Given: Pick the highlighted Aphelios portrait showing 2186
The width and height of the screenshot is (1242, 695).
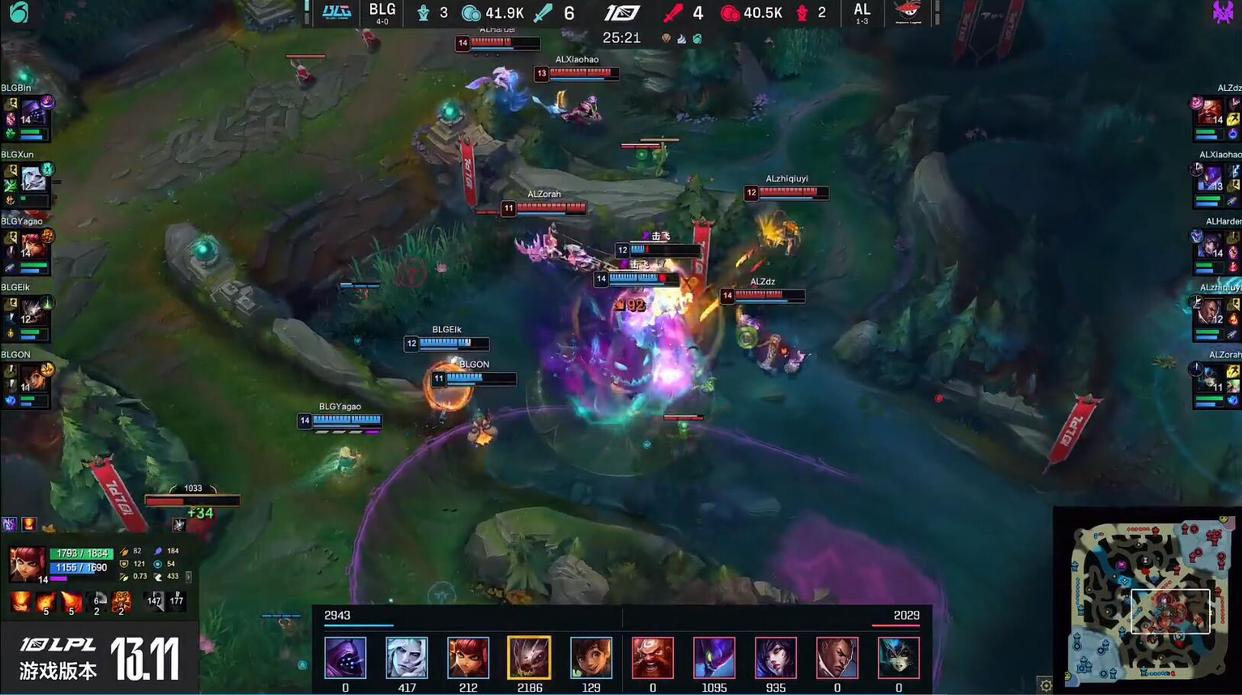Looking at the screenshot, I should point(529,658).
